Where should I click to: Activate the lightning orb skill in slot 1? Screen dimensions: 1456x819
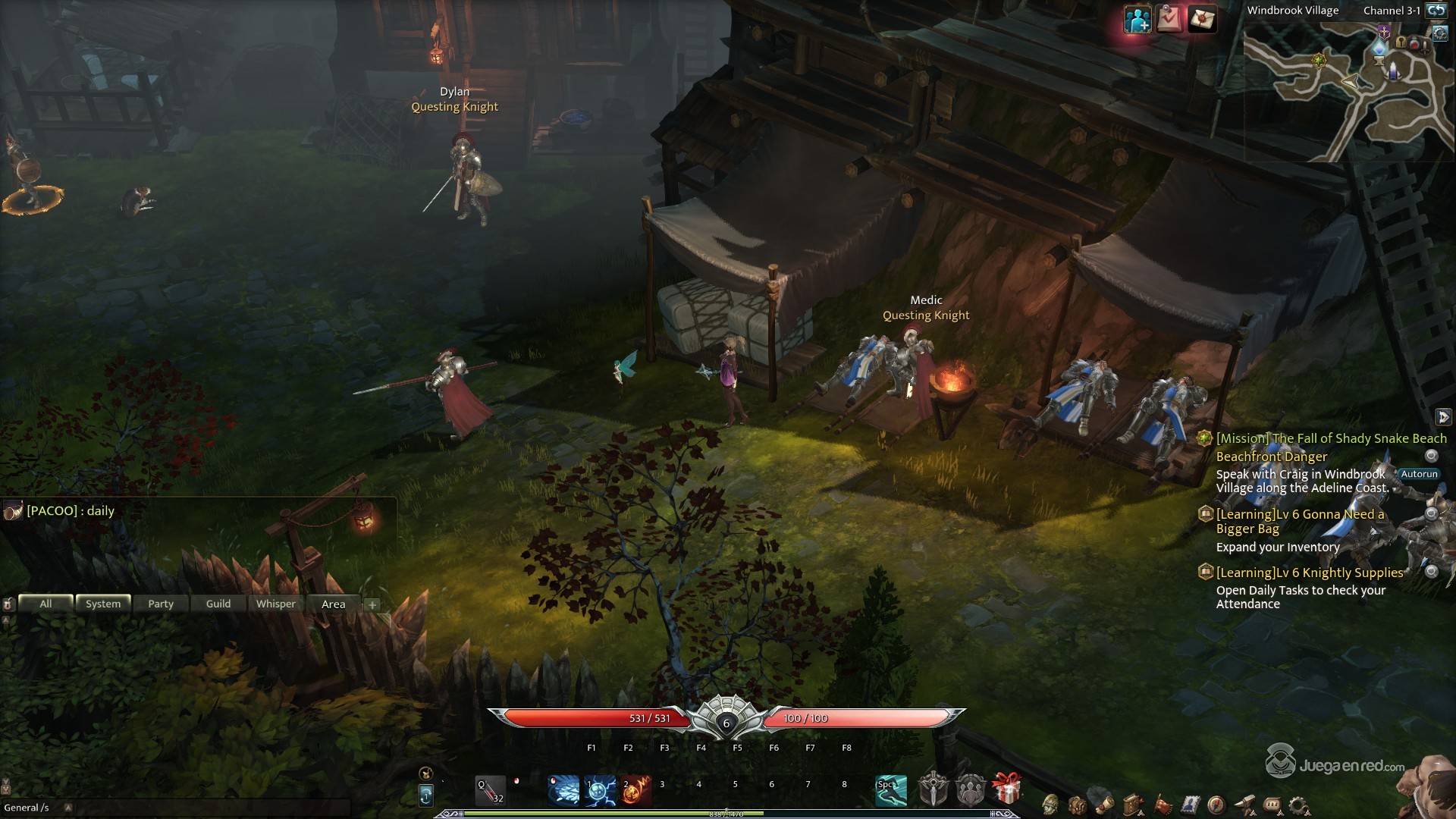(599, 790)
